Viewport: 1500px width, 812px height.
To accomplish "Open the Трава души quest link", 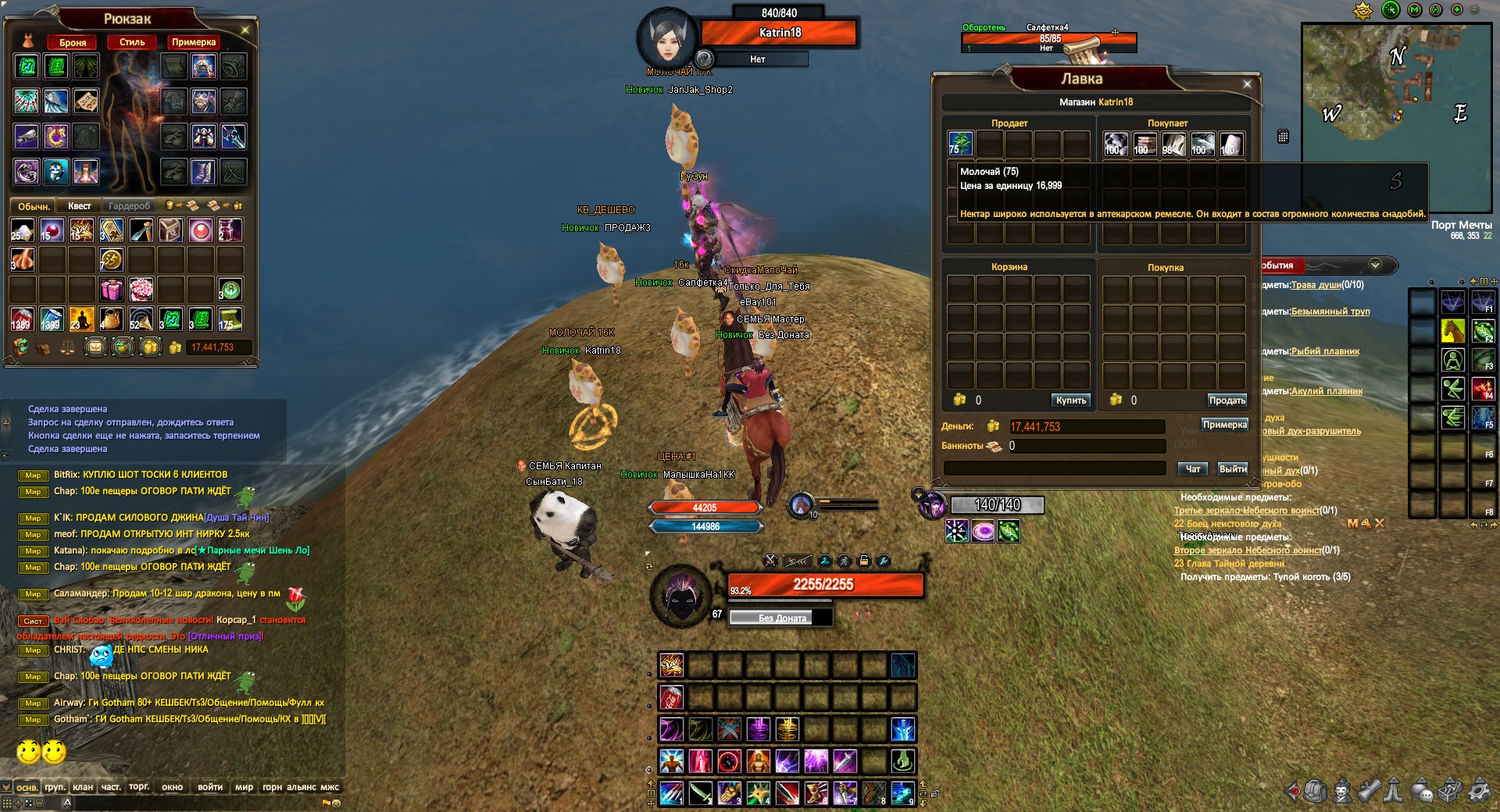I will tap(1316, 285).
